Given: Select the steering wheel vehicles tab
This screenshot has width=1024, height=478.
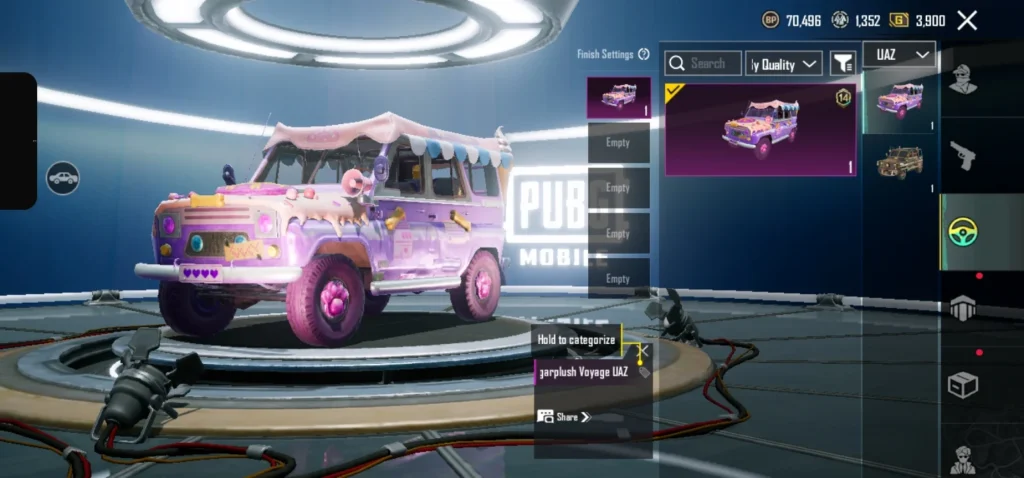Looking at the screenshot, I should pos(962,231).
